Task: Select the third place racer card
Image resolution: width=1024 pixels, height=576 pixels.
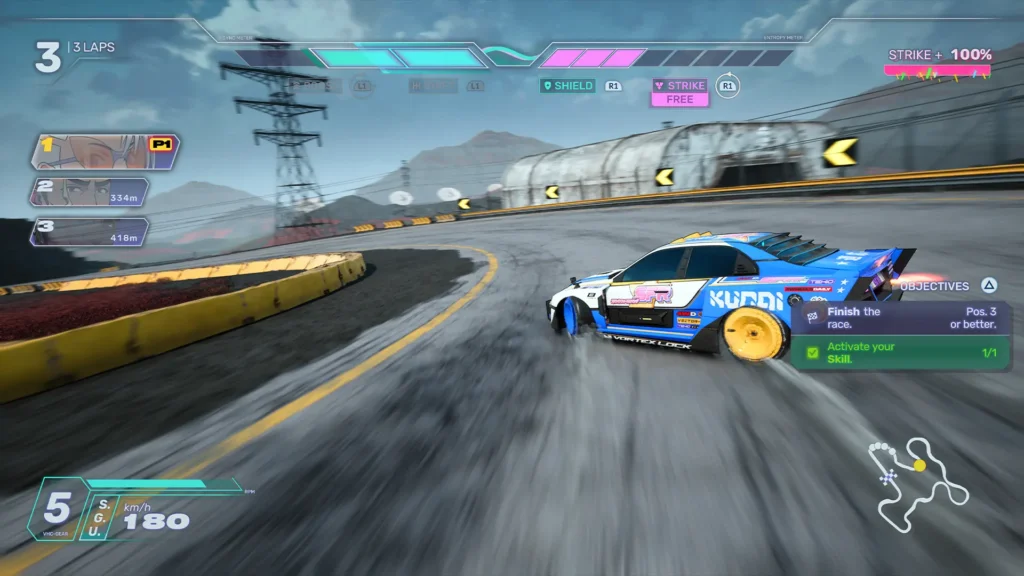Action: pos(90,231)
